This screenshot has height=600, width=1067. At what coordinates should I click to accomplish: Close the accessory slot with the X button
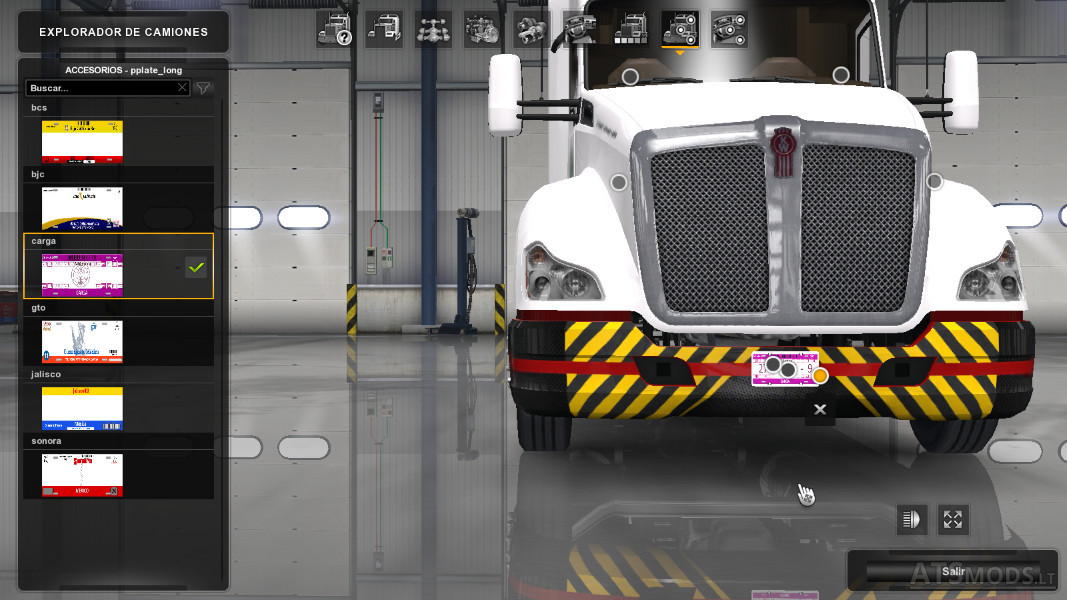[x=820, y=409]
